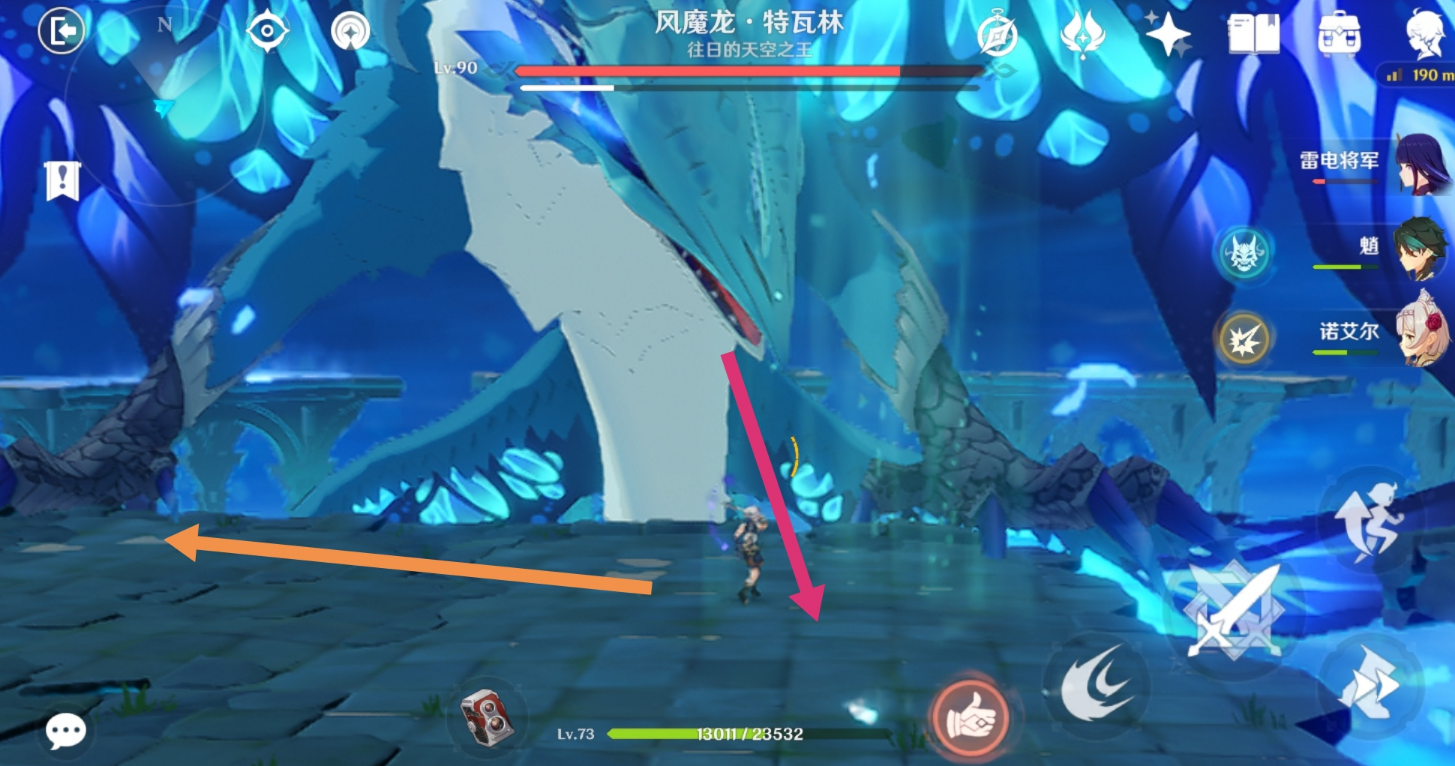Screen dimensions: 1455x766
Task: Open the chat speech bubble
Action: (66, 732)
